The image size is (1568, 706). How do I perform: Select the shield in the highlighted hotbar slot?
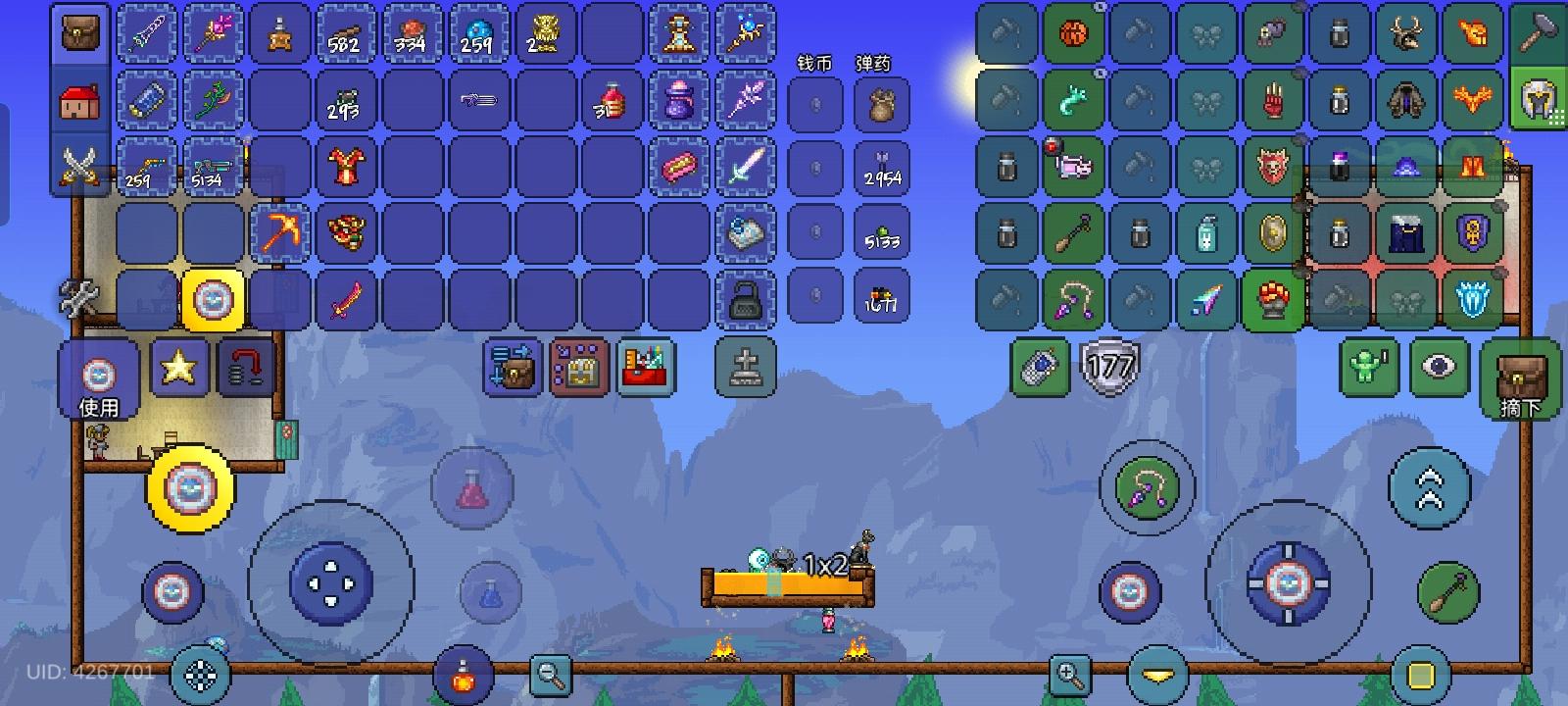point(215,300)
